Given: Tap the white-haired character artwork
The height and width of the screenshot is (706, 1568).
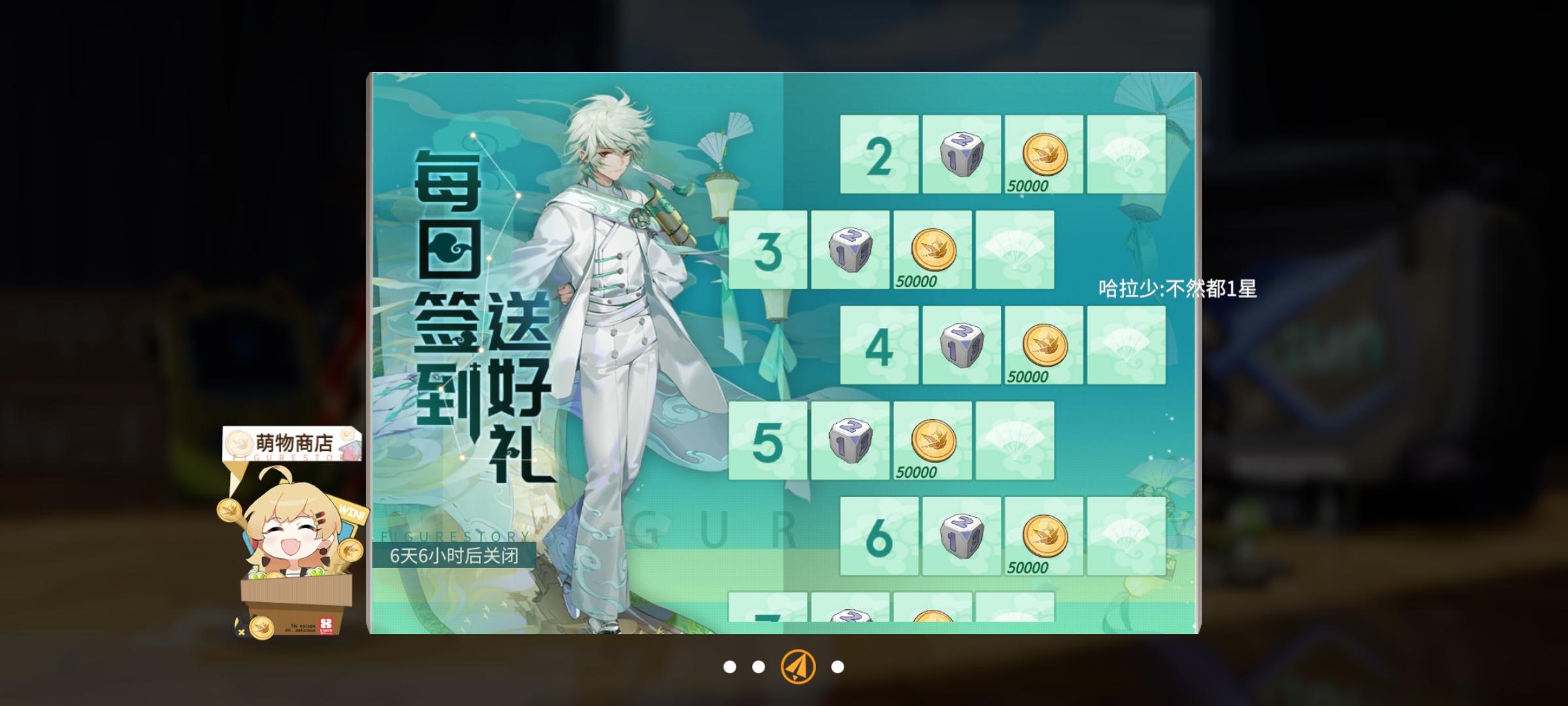Looking at the screenshot, I should coord(614,327).
